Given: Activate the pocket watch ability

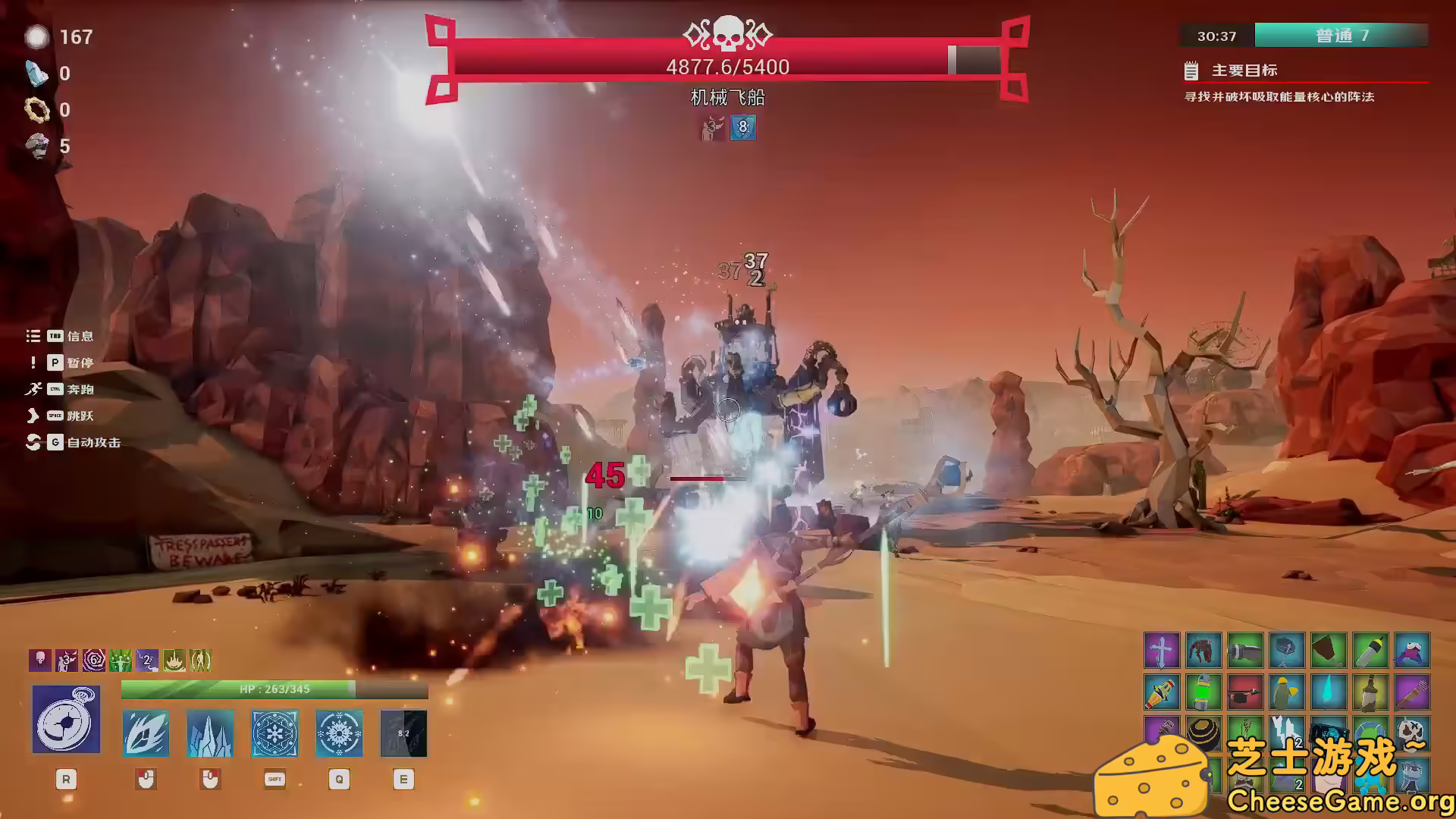Looking at the screenshot, I should [x=66, y=719].
